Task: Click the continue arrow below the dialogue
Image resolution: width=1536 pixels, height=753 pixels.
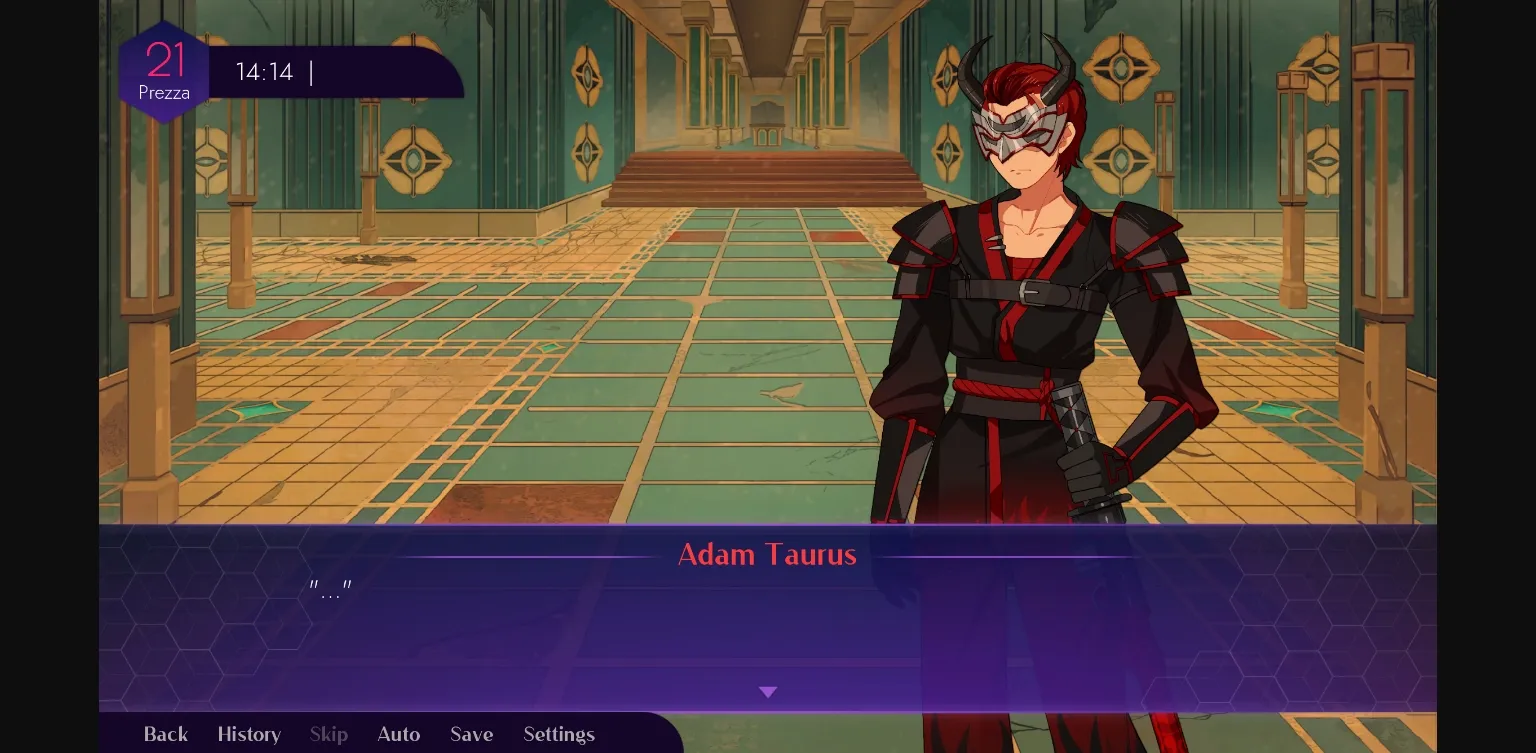Action: click(x=768, y=692)
